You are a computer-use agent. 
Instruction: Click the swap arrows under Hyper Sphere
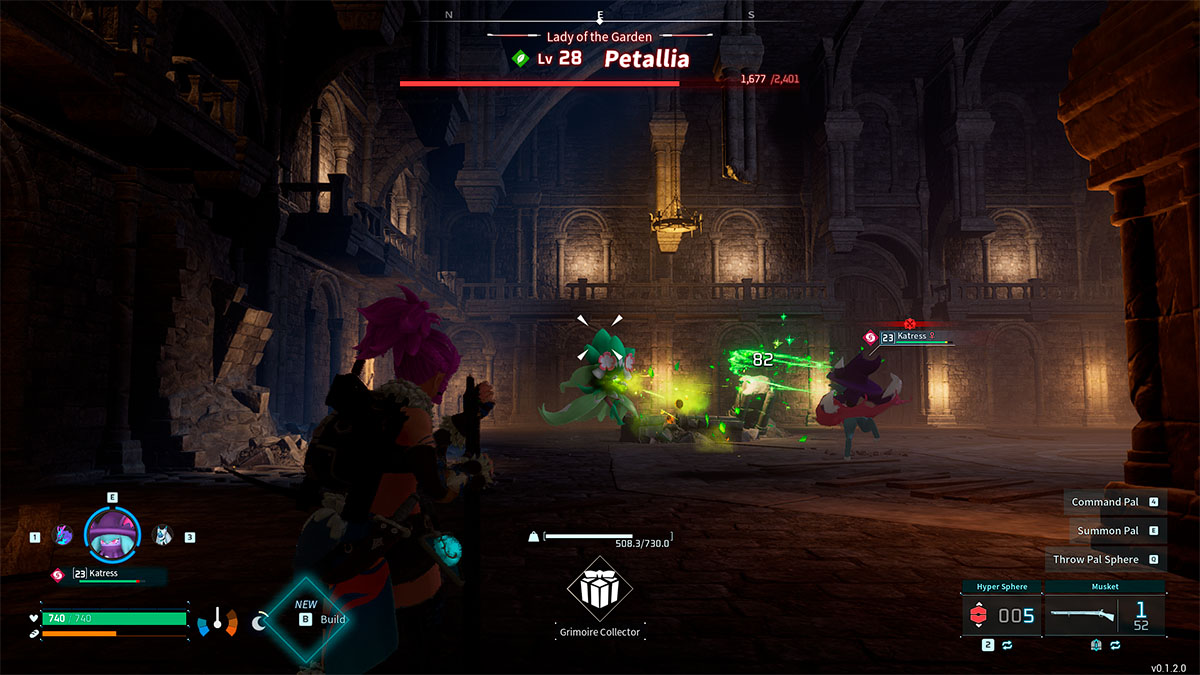(x=1007, y=646)
